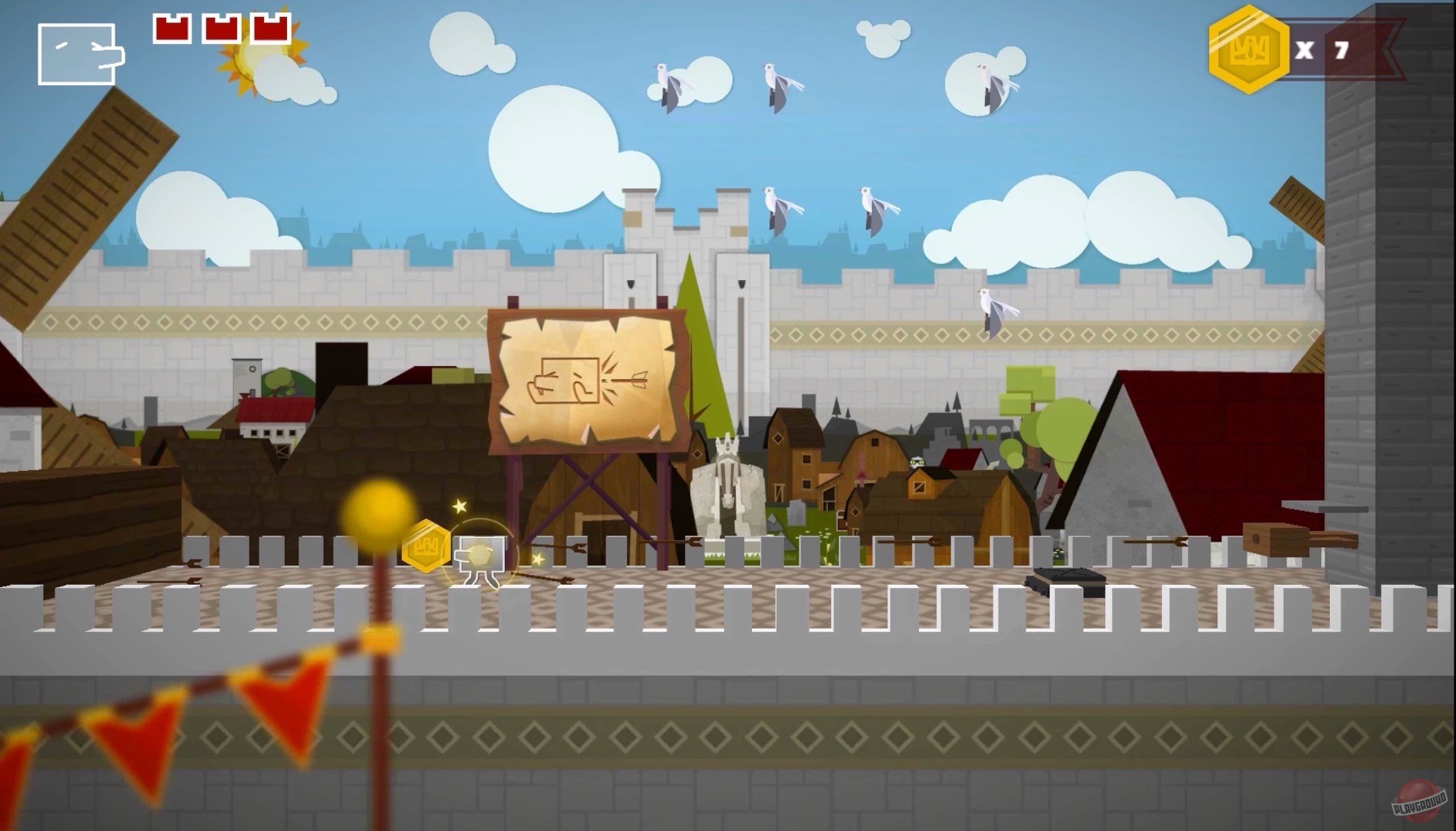This screenshot has height=831, width=1456.
Task: Select the paper knight player character
Action: pos(479,556)
